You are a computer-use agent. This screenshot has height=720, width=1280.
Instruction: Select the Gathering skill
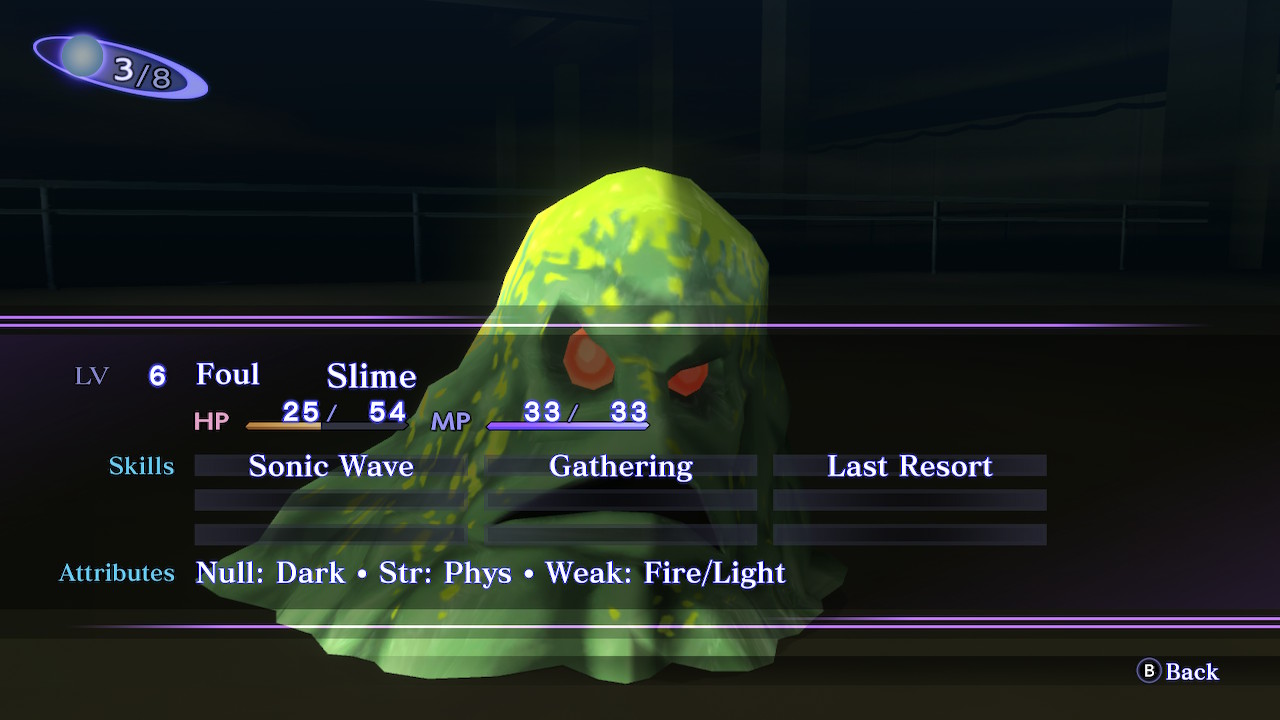tap(620, 466)
